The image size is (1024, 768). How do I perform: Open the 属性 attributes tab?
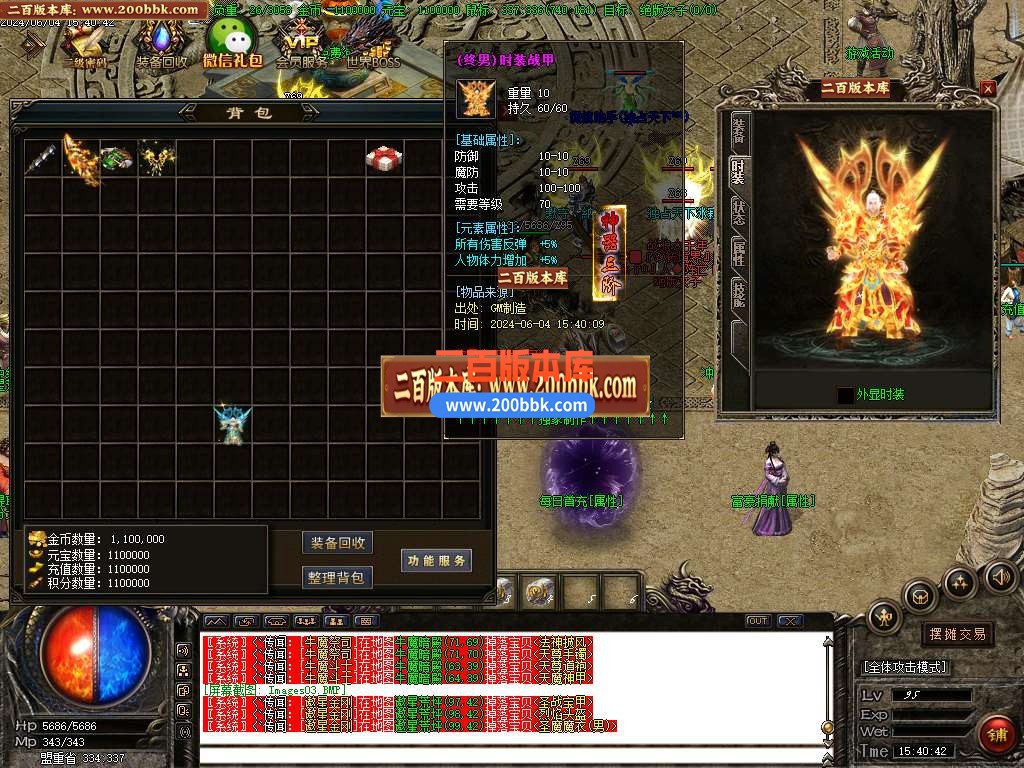point(738,250)
